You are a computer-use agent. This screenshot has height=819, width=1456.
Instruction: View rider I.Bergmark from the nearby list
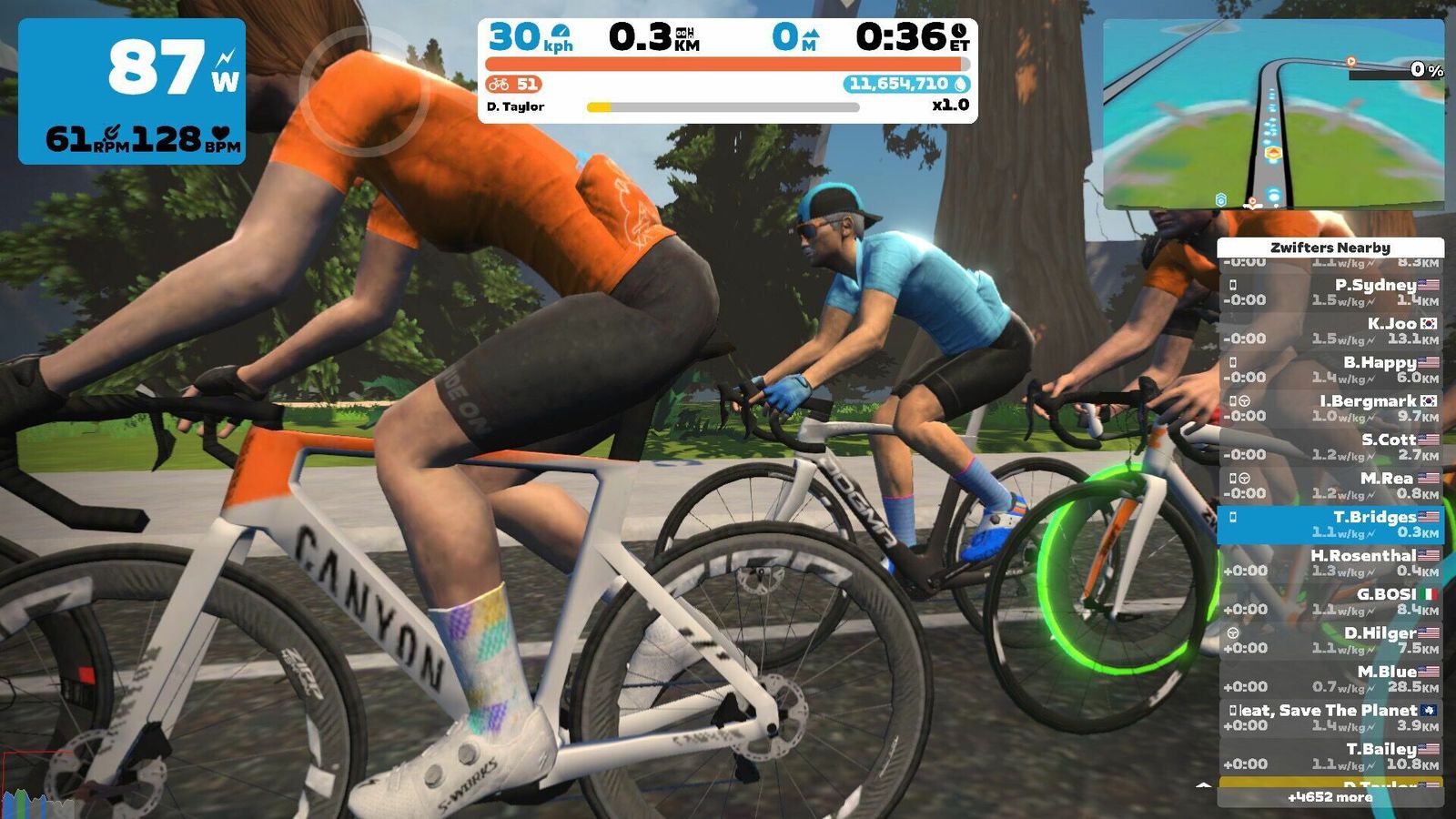coord(1330,409)
